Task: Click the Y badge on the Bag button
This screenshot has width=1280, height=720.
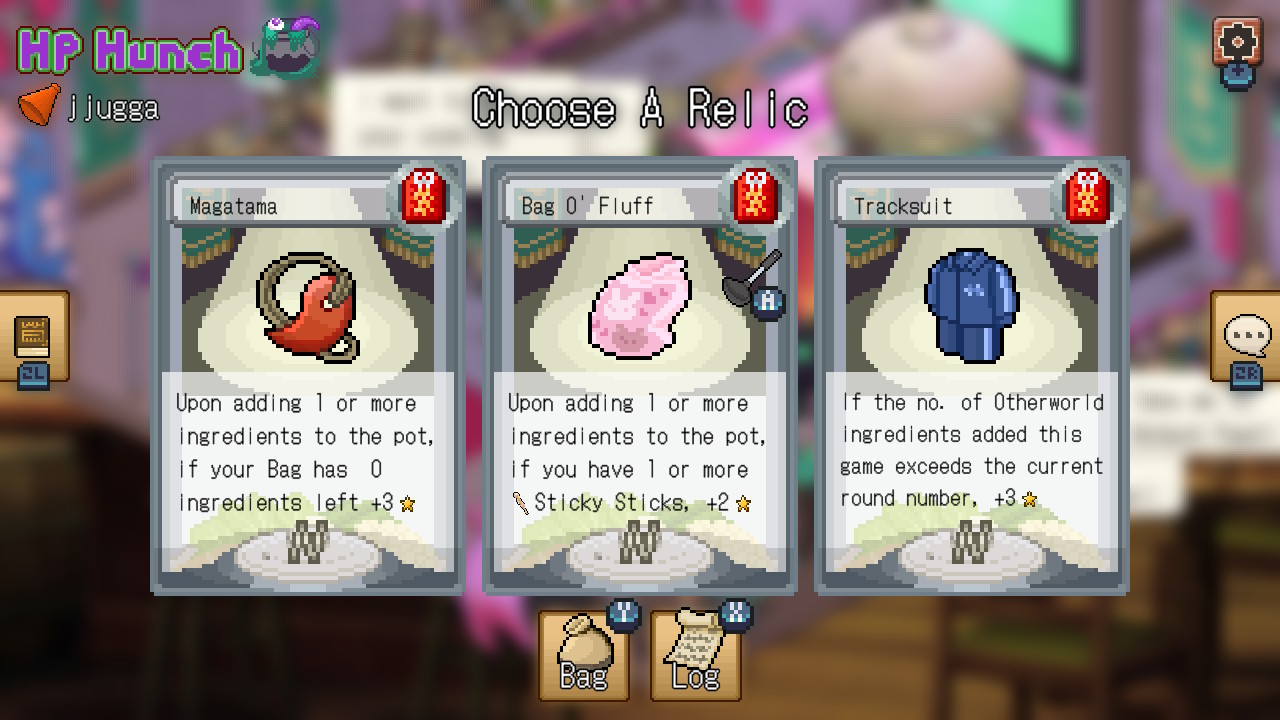Action: pos(624,615)
